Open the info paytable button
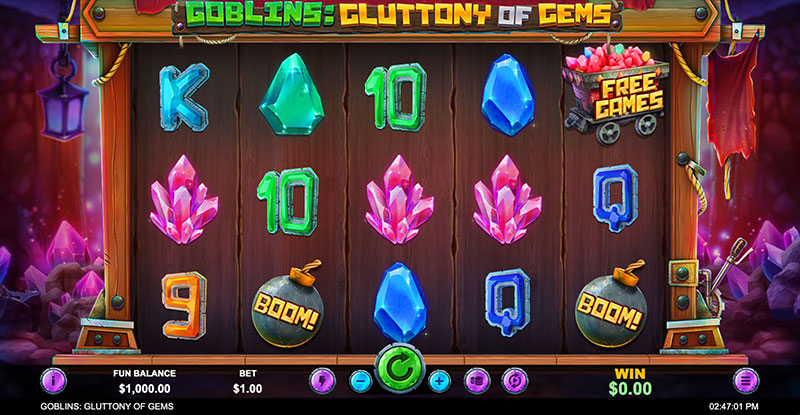Image resolution: width=800 pixels, height=415 pixels. (x=52, y=380)
